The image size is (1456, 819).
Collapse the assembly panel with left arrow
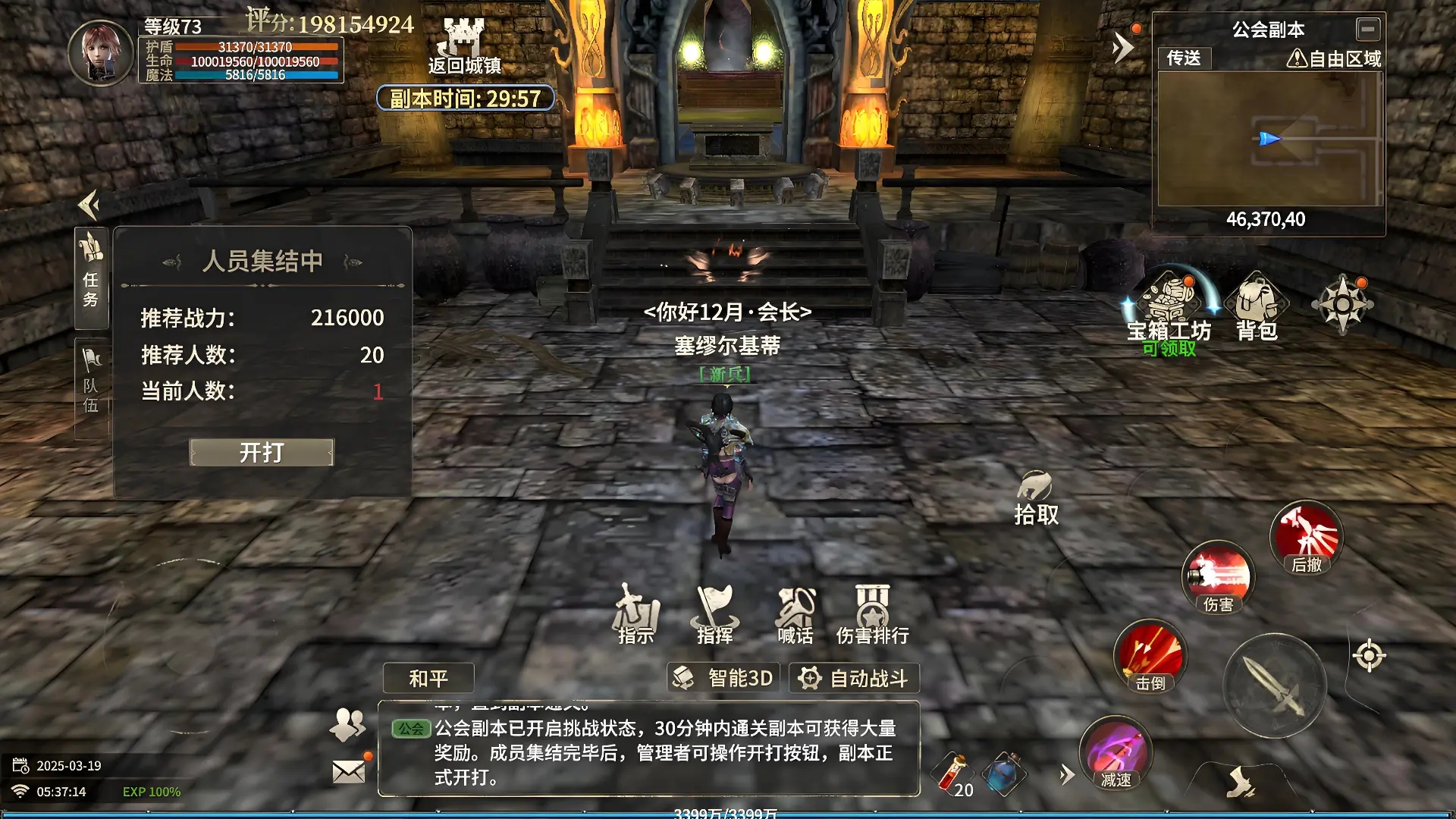[87, 205]
